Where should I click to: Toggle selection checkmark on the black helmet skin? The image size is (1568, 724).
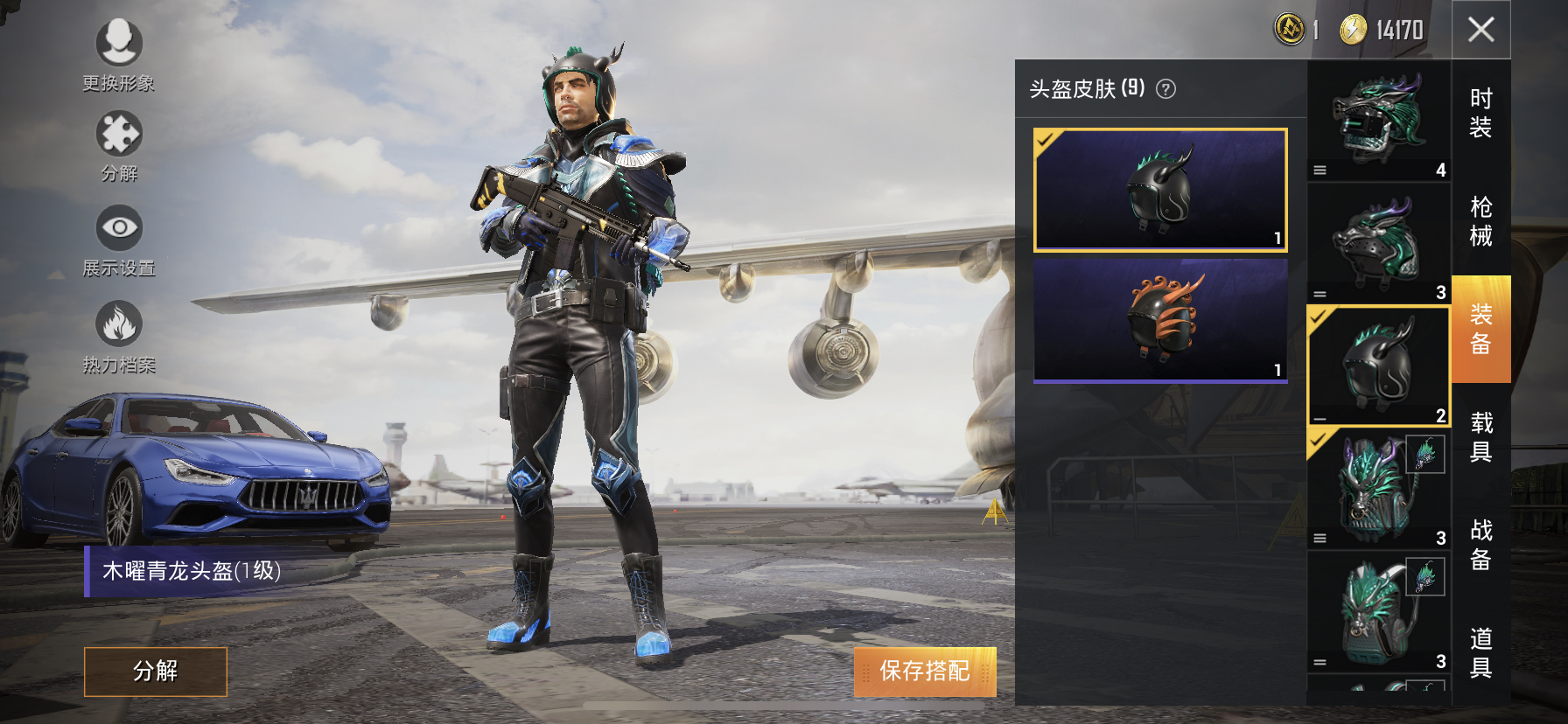point(1046,140)
